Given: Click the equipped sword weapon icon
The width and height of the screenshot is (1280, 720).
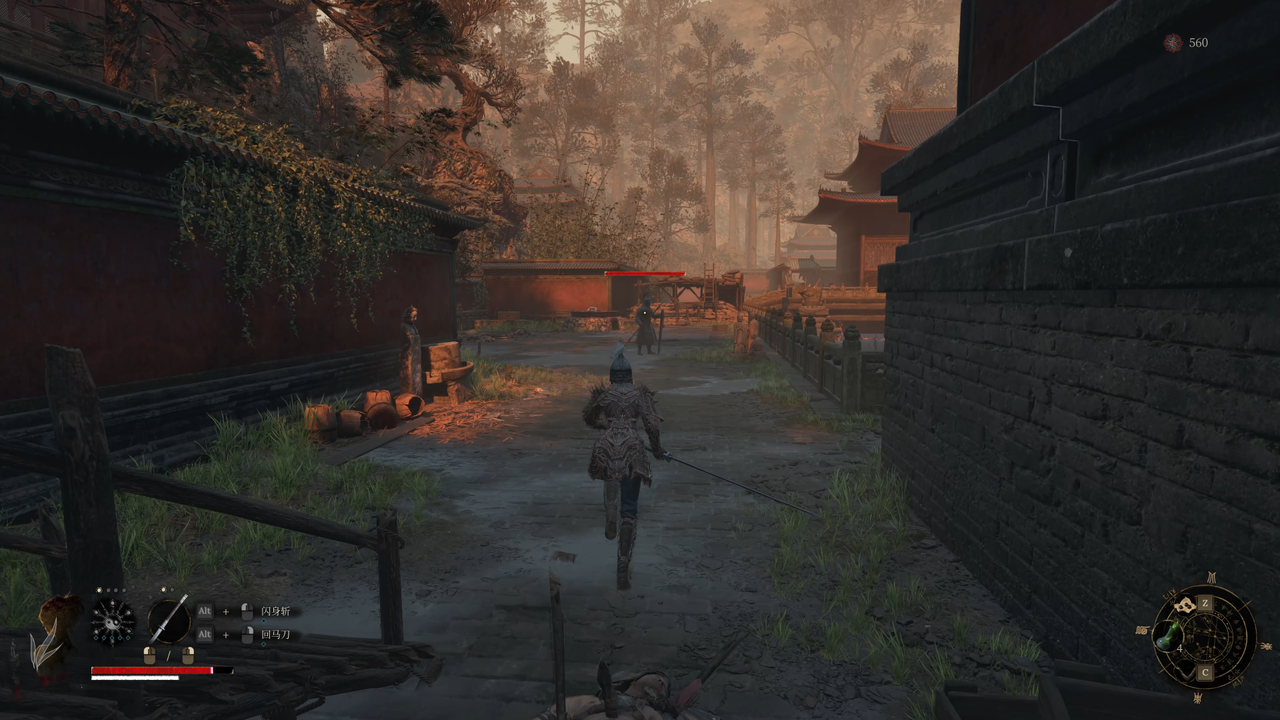Looking at the screenshot, I should (x=169, y=620).
